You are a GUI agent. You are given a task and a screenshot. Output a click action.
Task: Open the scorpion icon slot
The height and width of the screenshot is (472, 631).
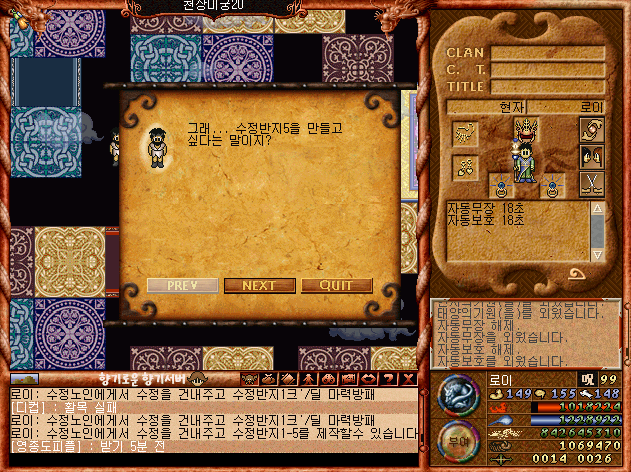point(463,133)
